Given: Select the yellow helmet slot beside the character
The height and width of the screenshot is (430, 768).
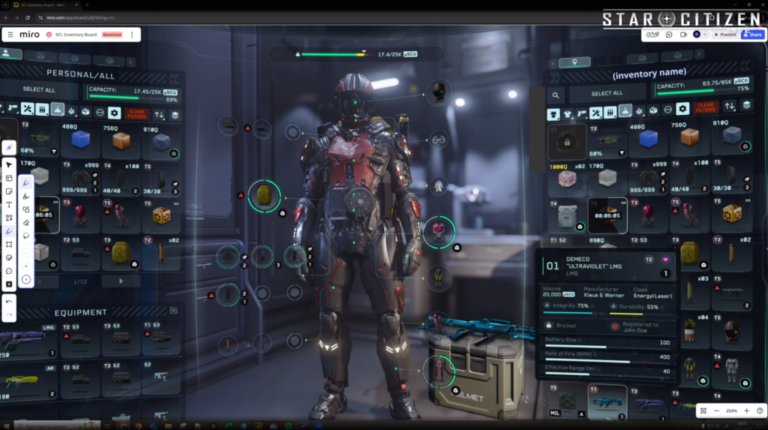Looking at the screenshot, I should click(x=264, y=195).
